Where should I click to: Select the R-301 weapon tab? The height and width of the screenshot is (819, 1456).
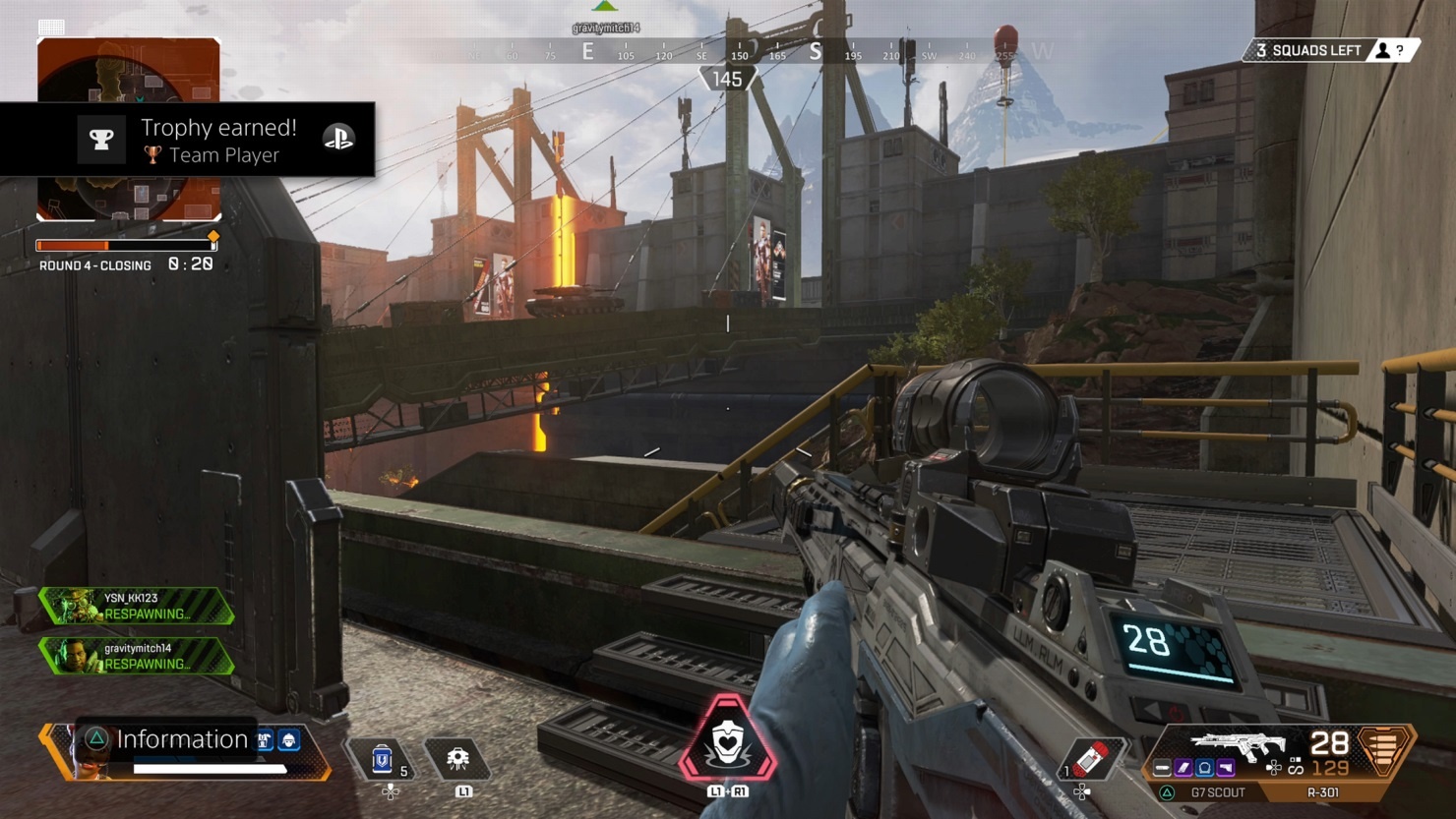tap(1322, 792)
